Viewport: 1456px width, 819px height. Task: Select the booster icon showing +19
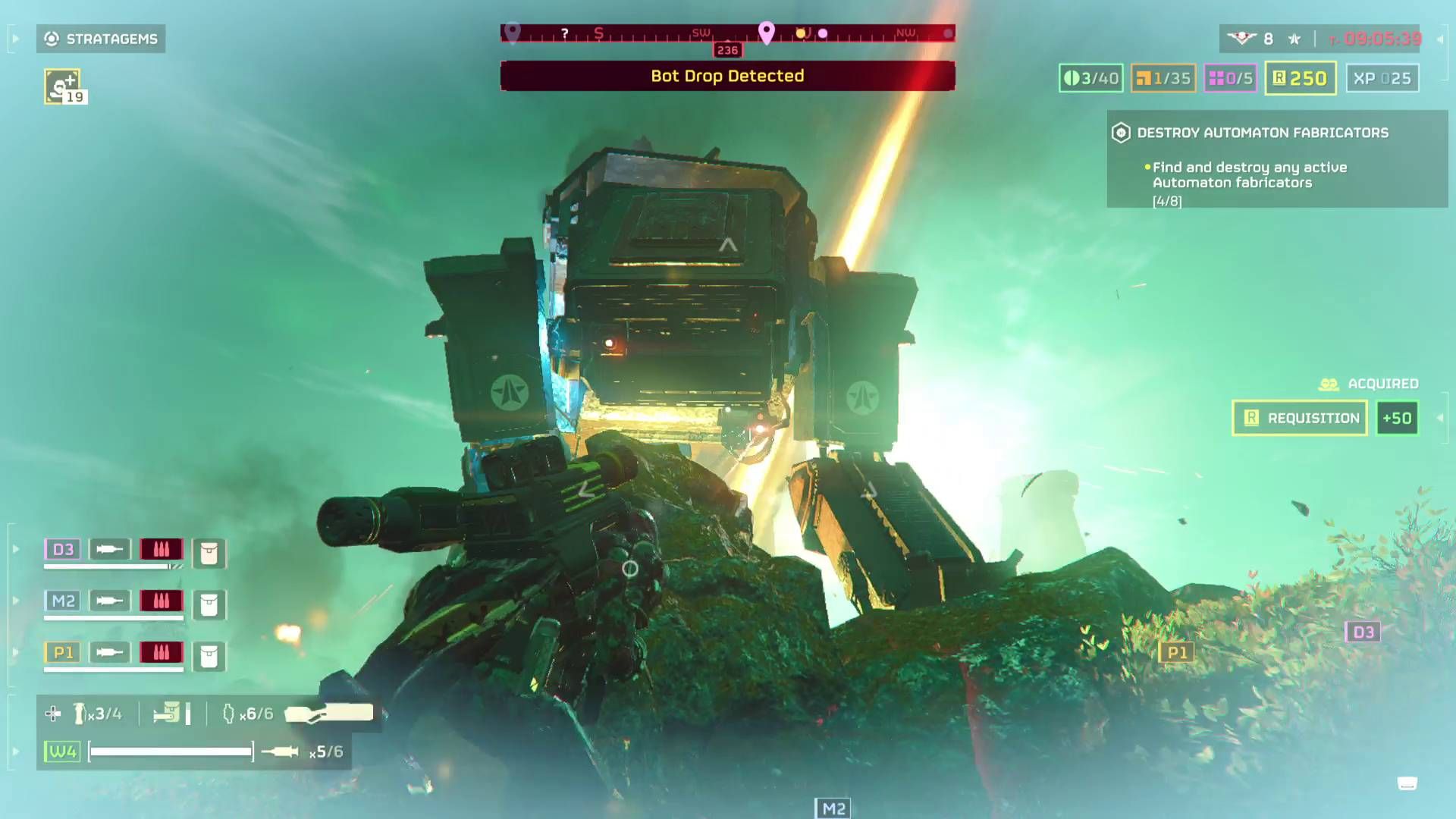64,87
